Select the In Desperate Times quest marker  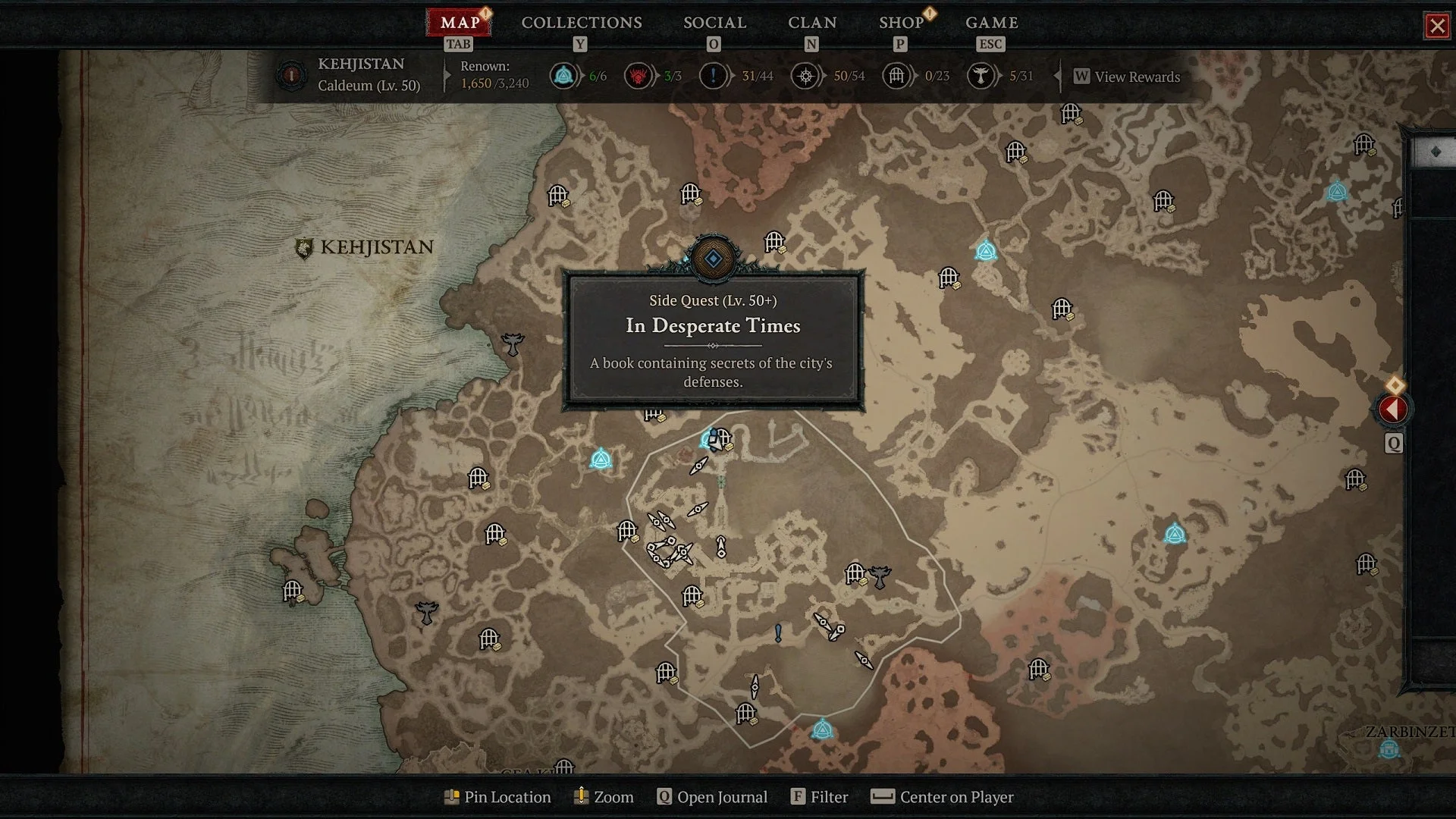coord(712,260)
